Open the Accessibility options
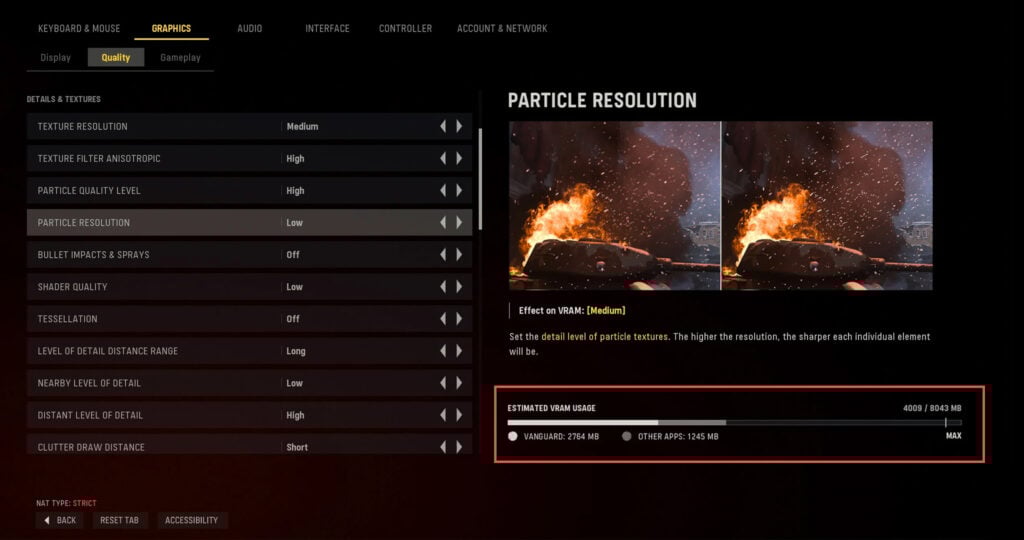This screenshot has width=1024, height=540. tap(192, 520)
